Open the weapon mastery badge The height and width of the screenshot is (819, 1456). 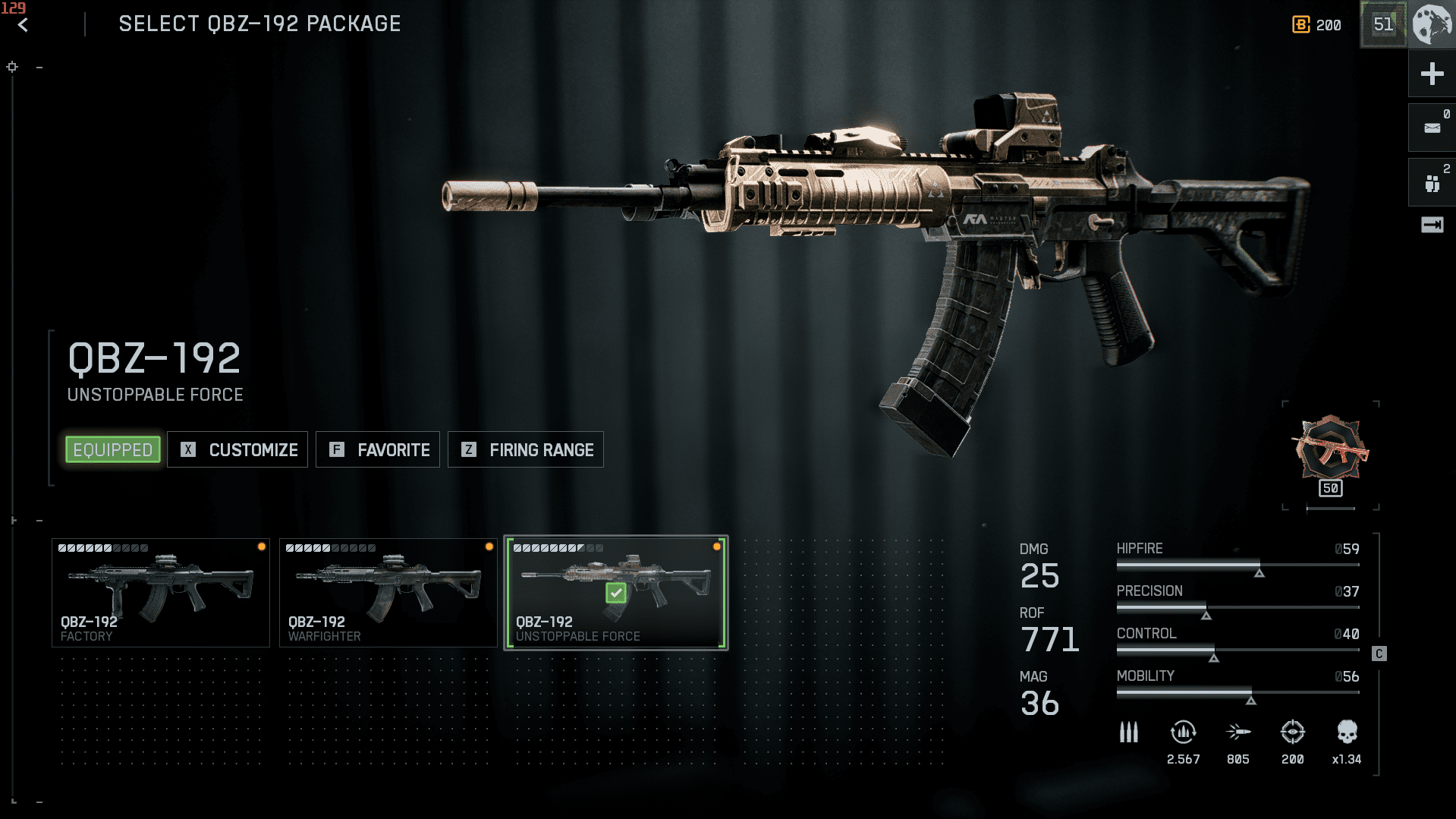pyautogui.click(x=1331, y=452)
